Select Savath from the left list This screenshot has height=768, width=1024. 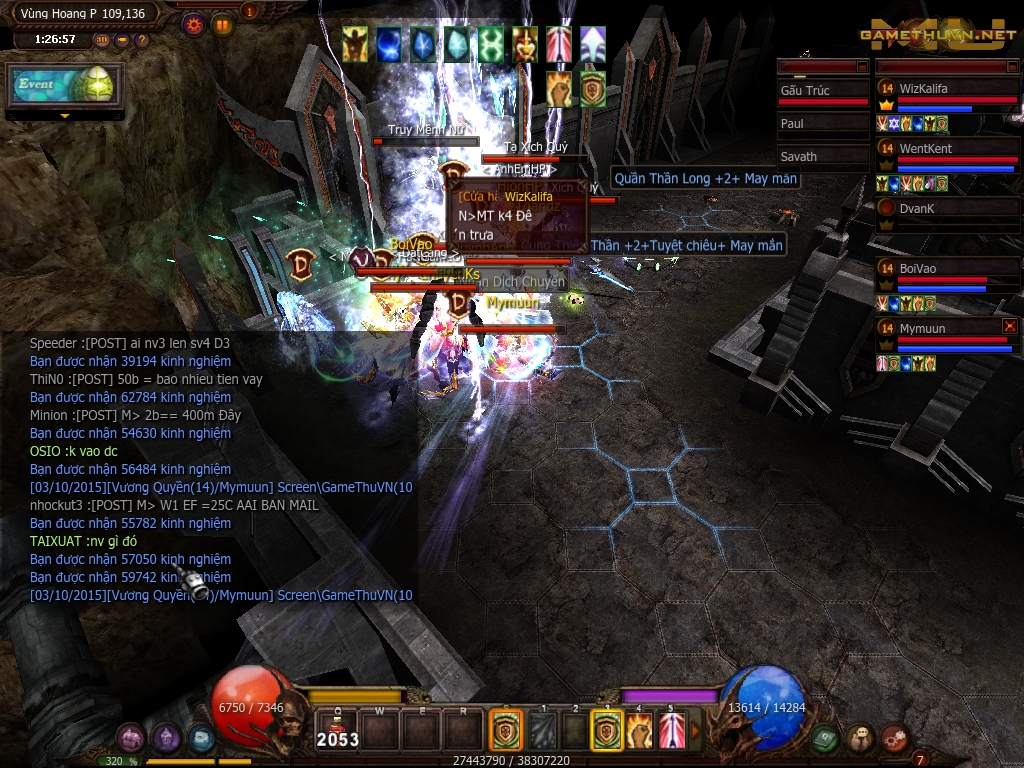(x=823, y=157)
